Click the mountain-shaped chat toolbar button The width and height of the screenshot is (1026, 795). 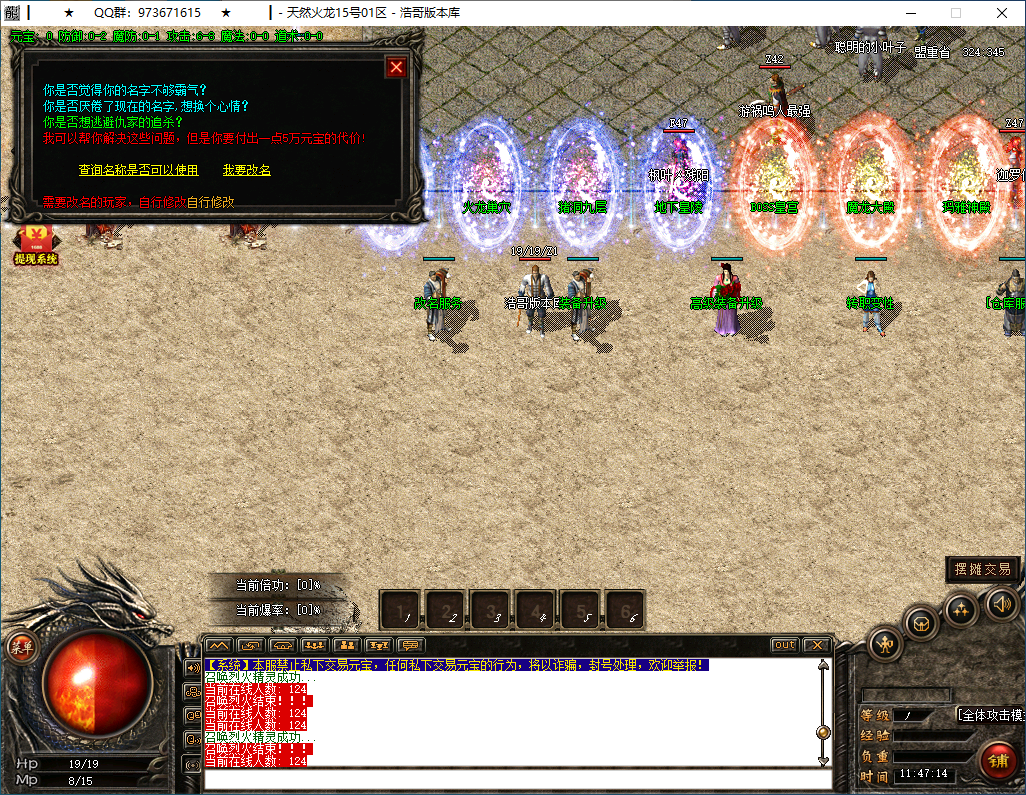pos(219,645)
